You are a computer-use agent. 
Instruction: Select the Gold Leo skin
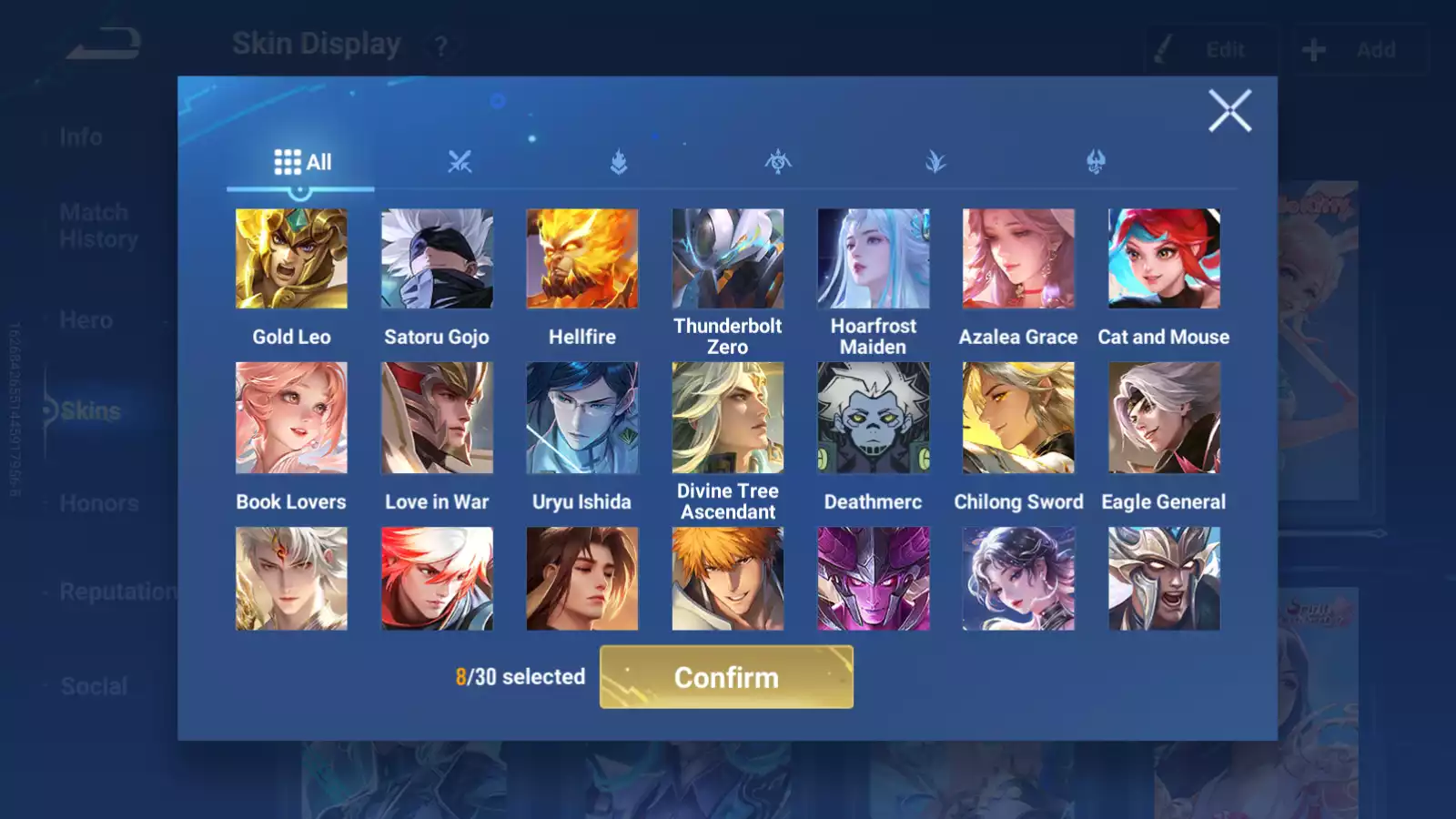point(291,259)
